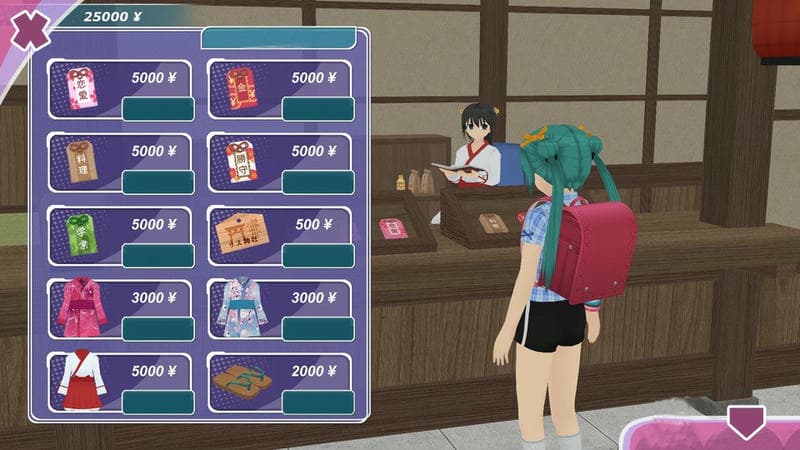Buy the geta sandals for 2000 yen
The image size is (800, 450).
[x=318, y=402]
